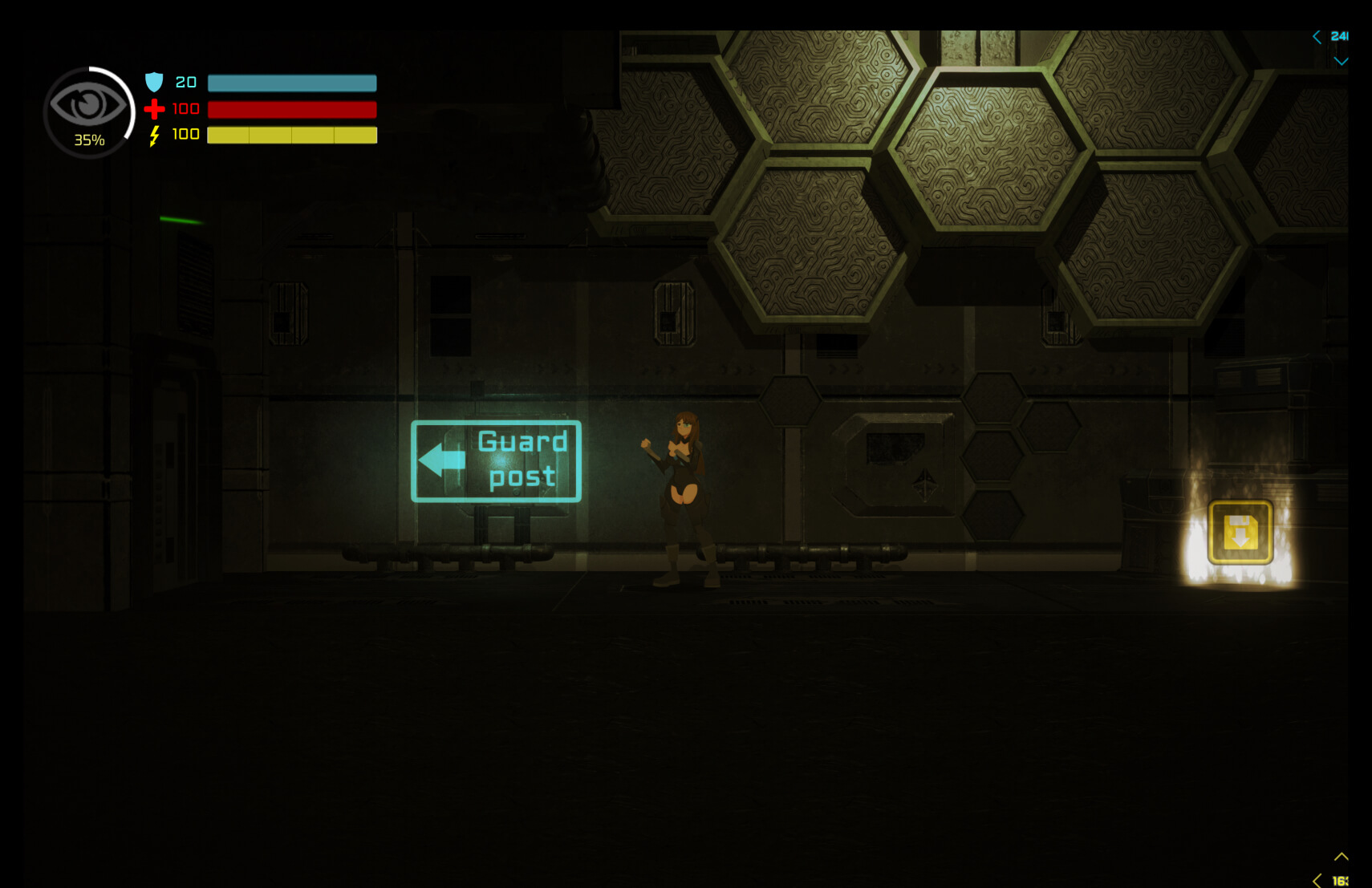Screen dimensions: 1372x888
Task: Click the eye detection meter icon
Action: [88, 104]
